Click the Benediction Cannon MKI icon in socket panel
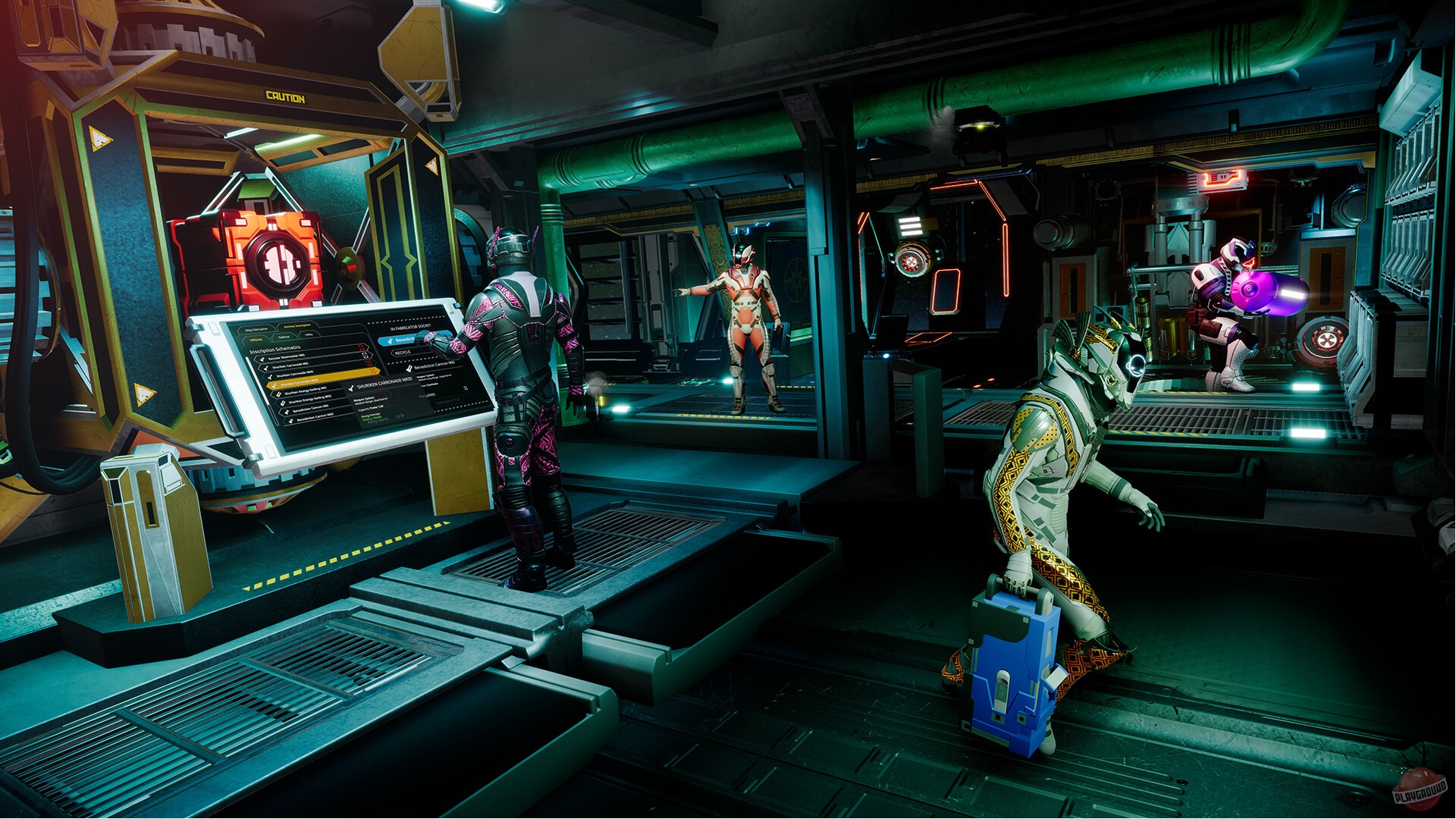 [x=409, y=369]
